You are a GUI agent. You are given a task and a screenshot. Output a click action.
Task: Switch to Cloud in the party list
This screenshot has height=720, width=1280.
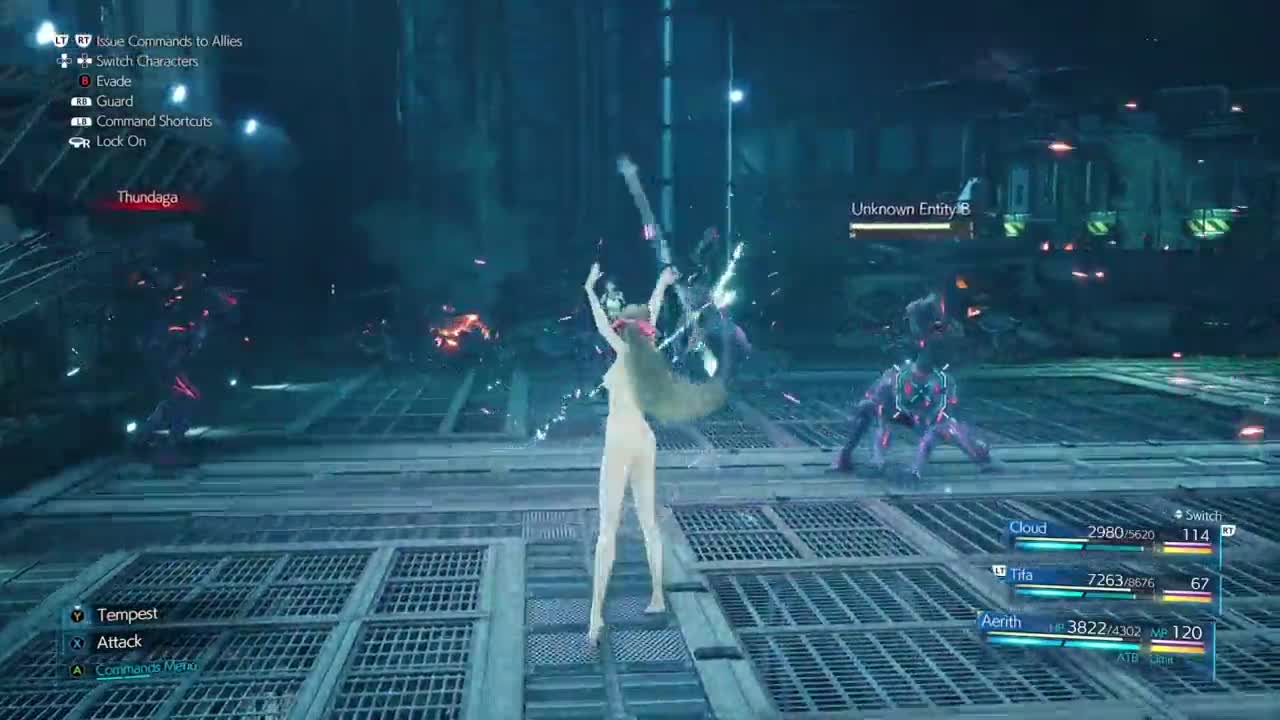coord(1111,536)
